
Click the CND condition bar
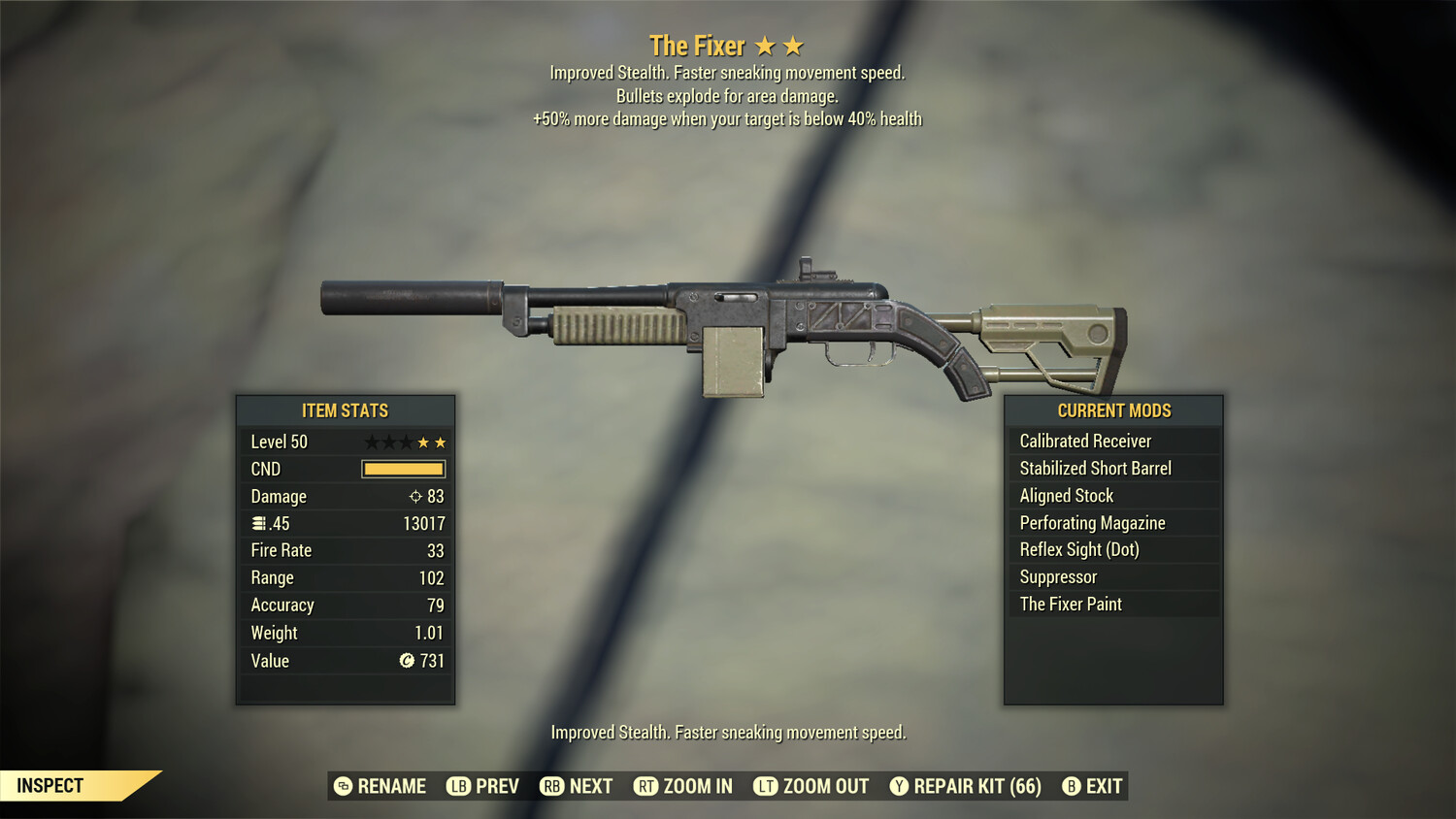(403, 469)
